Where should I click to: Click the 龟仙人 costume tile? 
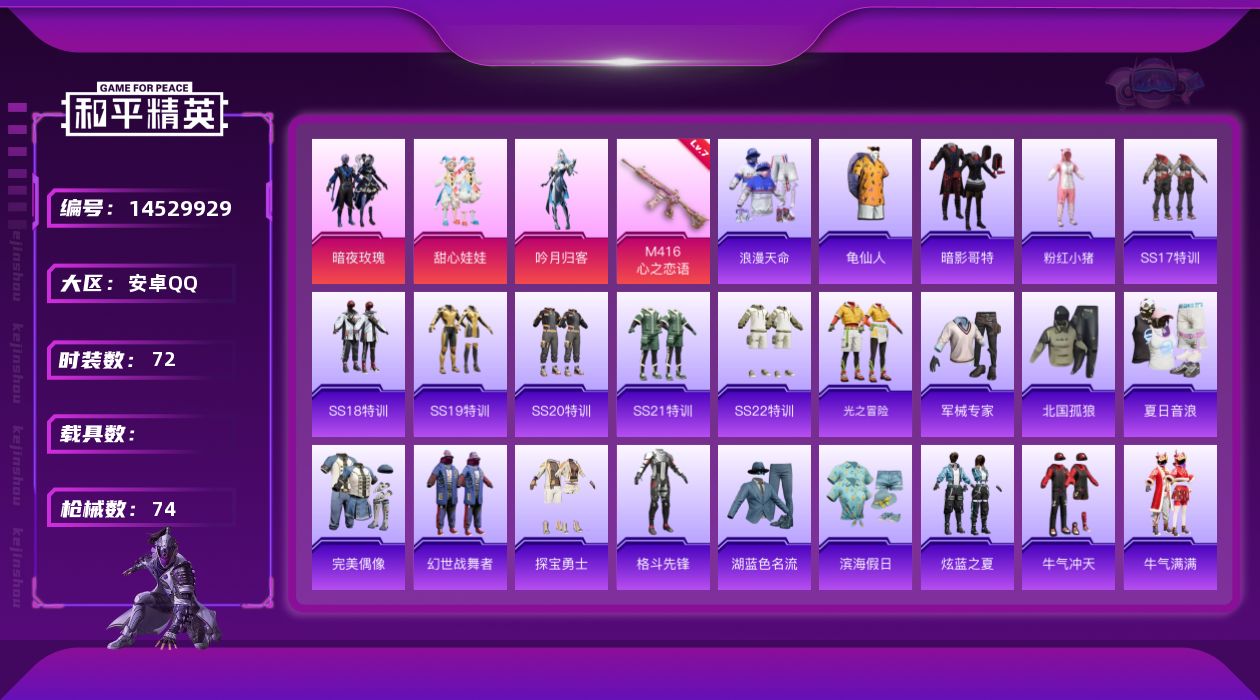point(865,210)
